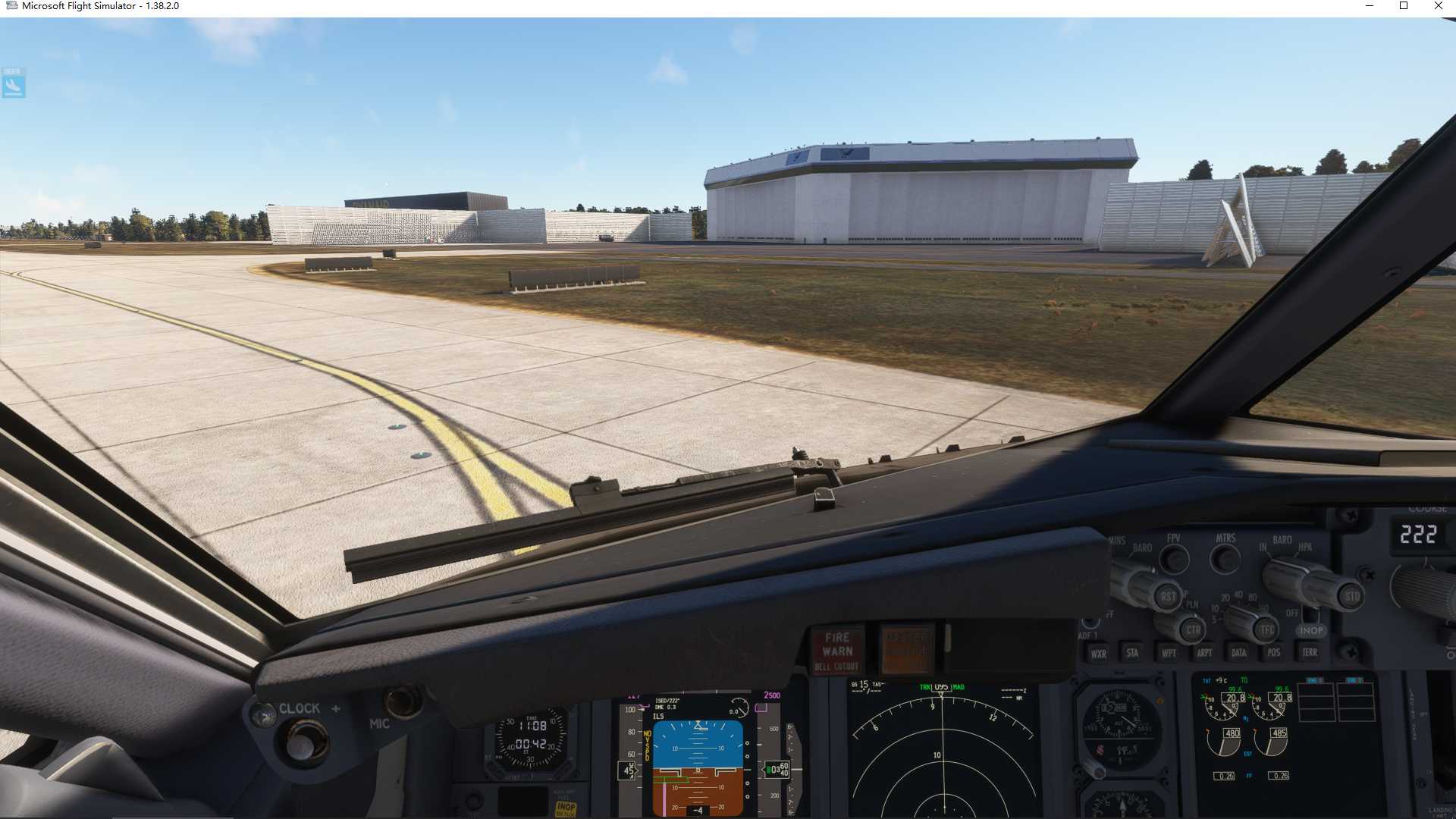Toggle the WXR weather radar button
This screenshot has height=819, width=1456.
1098,654
